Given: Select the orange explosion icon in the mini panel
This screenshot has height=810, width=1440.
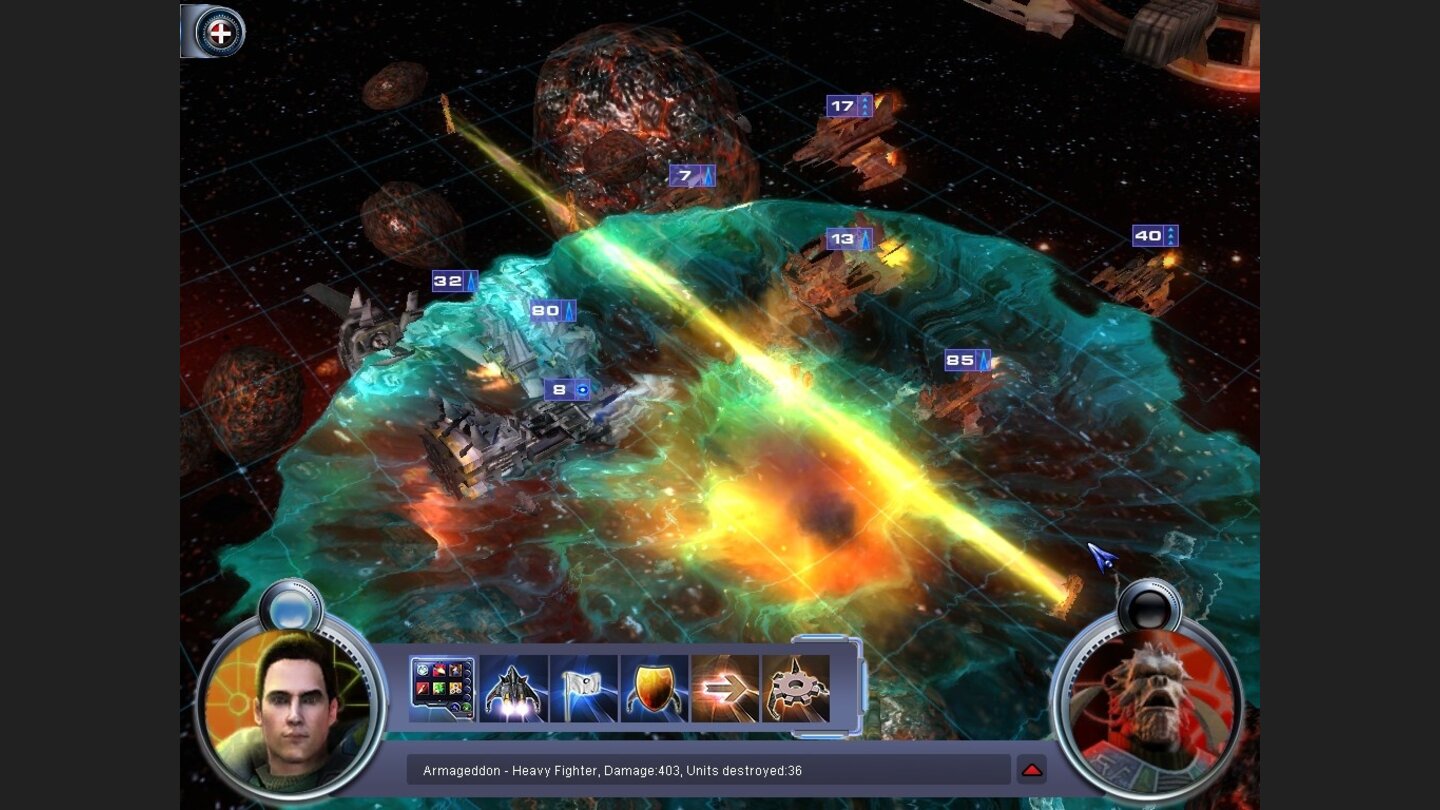Looking at the screenshot, I should tap(438, 669).
